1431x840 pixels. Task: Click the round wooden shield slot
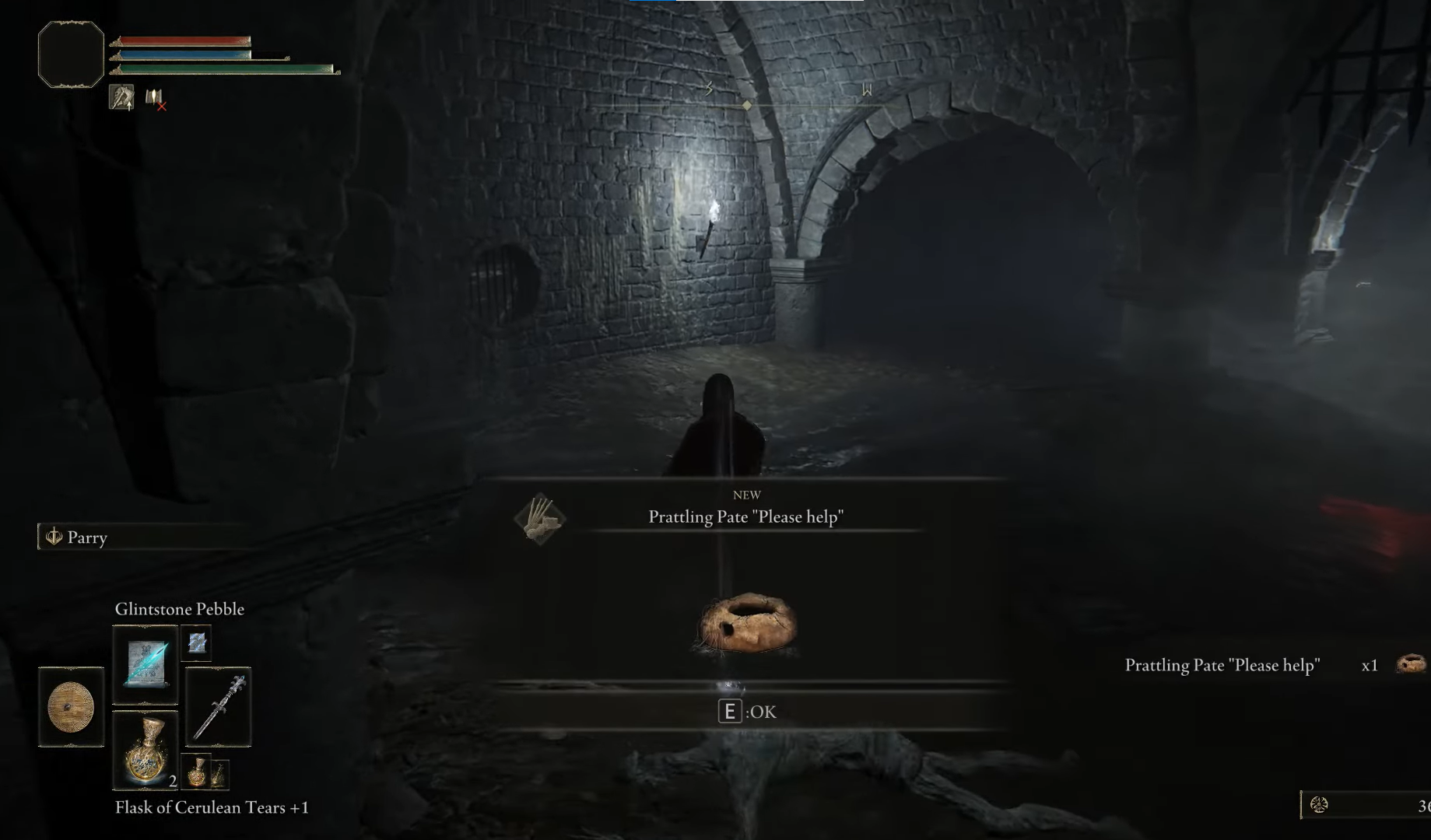click(71, 707)
